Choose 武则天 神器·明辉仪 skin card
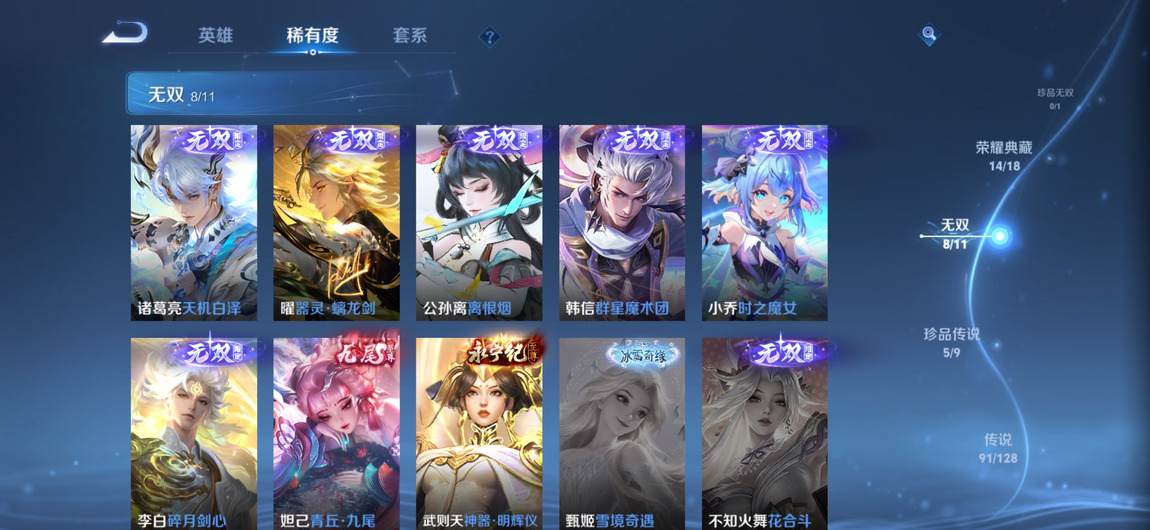Viewport: 1150px width, 530px height. click(479, 434)
